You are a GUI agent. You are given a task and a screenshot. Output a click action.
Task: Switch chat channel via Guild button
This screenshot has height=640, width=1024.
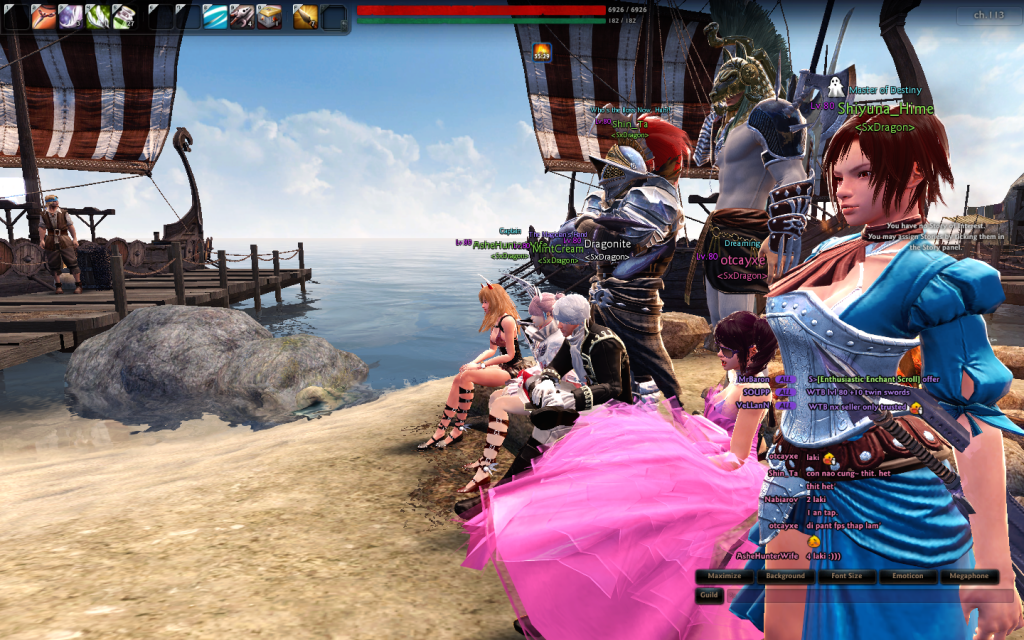709,595
